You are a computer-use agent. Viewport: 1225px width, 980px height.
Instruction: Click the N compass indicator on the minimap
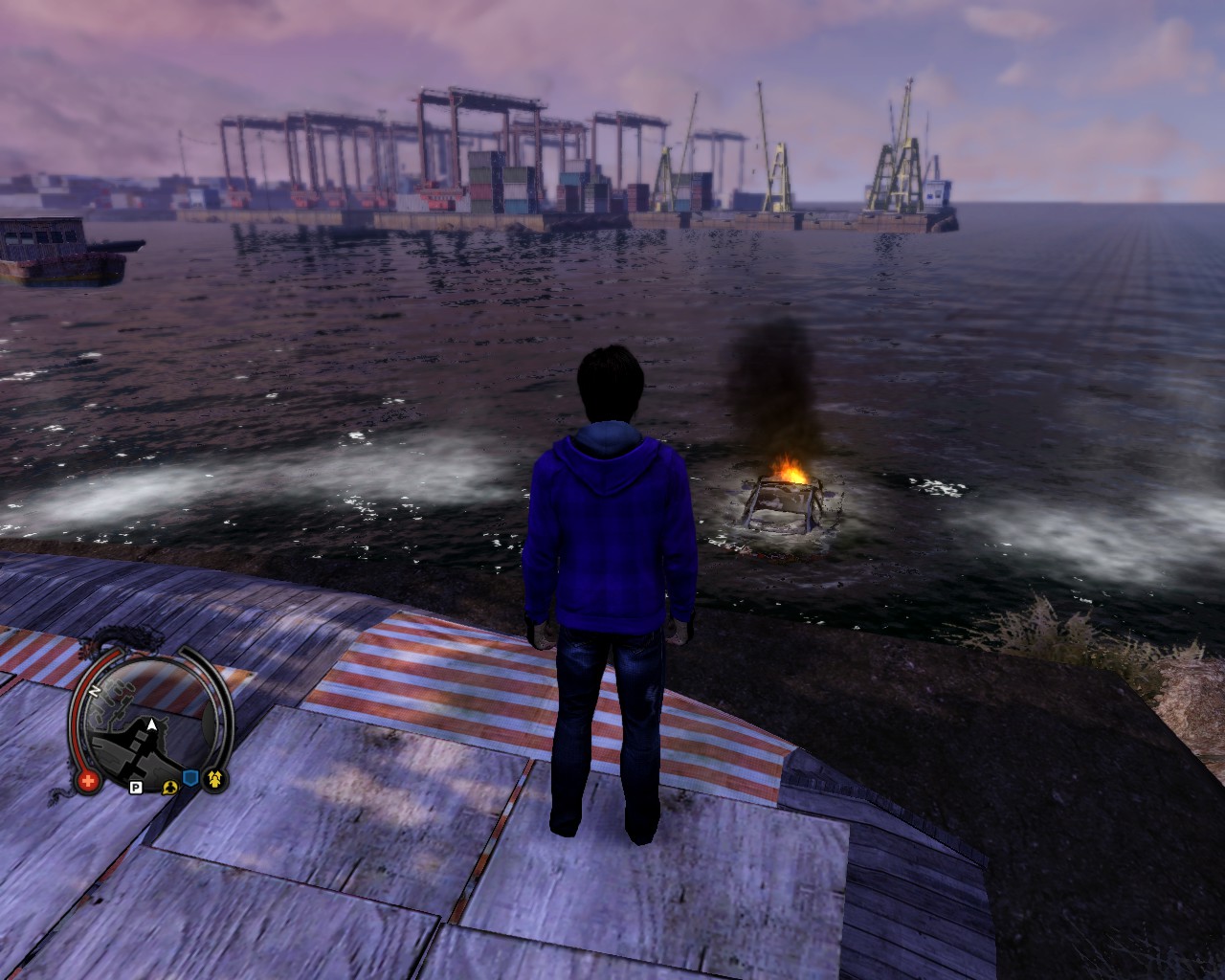tap(94, 690)
